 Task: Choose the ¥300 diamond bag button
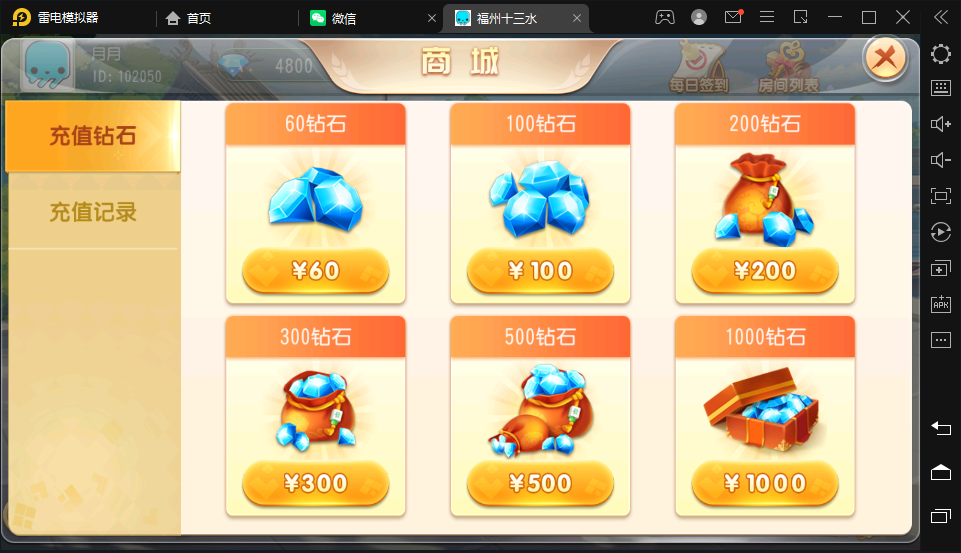tap(315, 484)
